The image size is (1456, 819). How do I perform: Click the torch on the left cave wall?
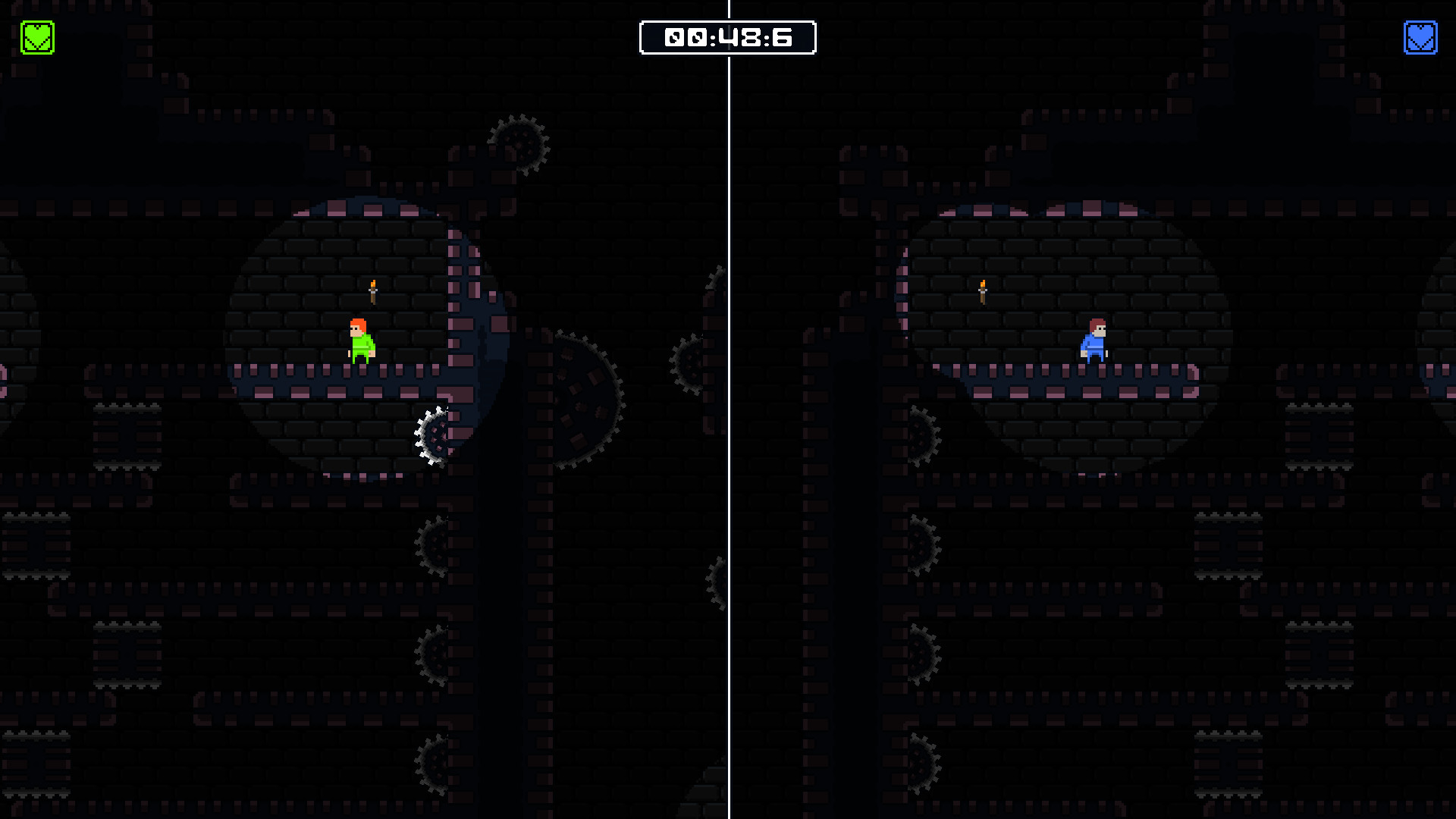point(372,292)
